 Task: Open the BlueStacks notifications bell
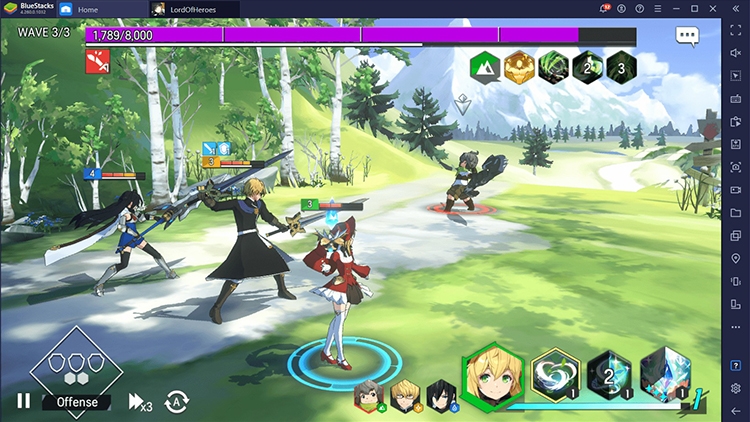604,8
